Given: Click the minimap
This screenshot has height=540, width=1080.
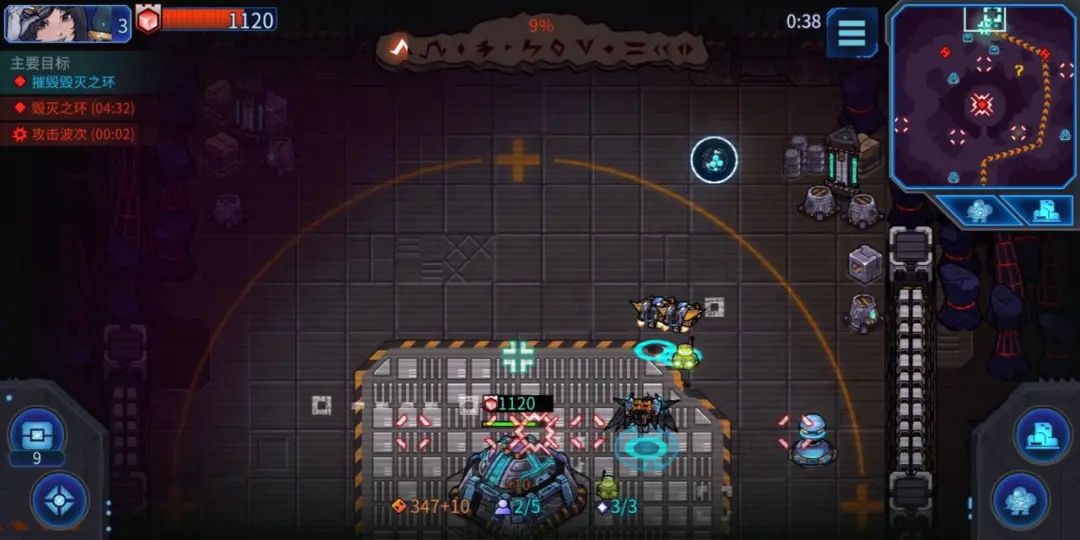Looking at the screenshot, I should click(981, 95).
